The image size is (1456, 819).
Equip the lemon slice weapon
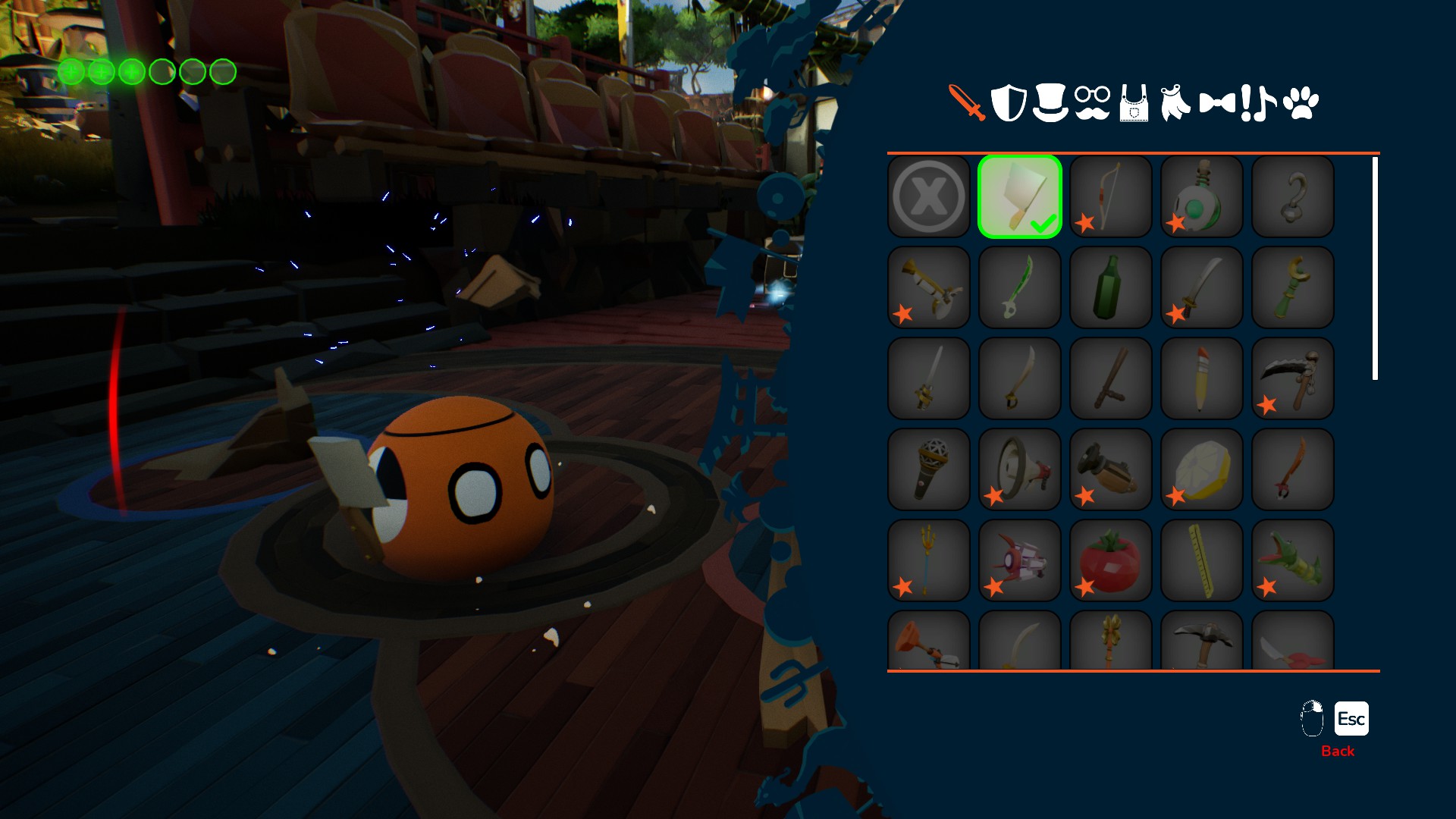(x=1202, y=469)
